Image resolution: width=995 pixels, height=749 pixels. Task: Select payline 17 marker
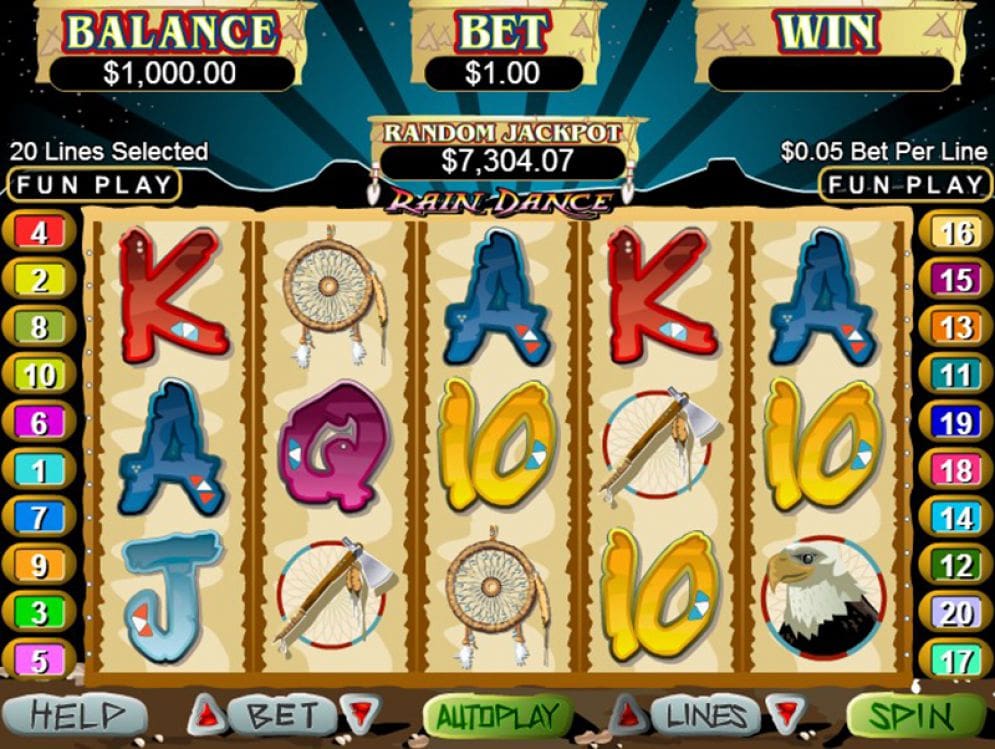pos(956,660)
